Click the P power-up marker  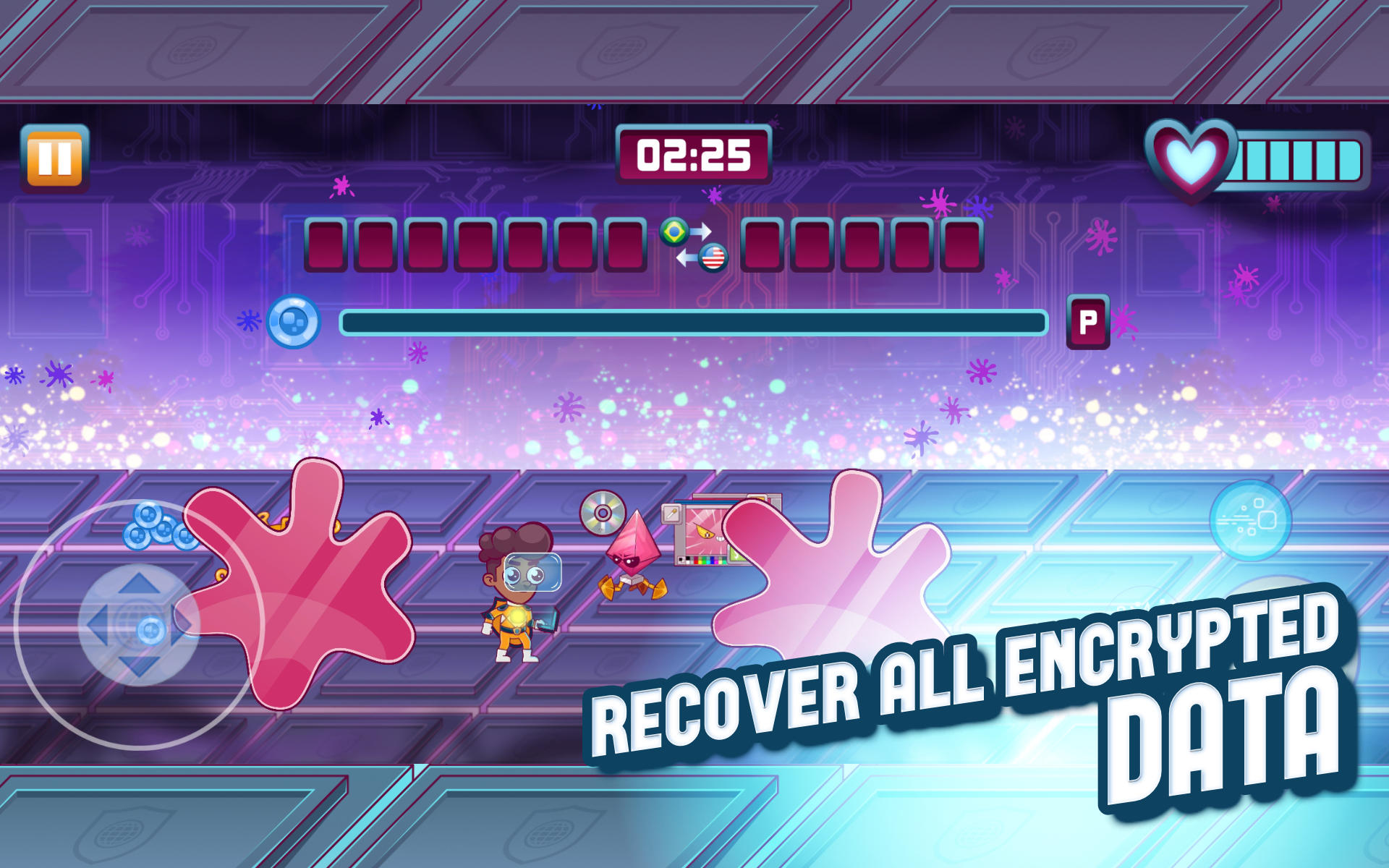[1089, 322]
